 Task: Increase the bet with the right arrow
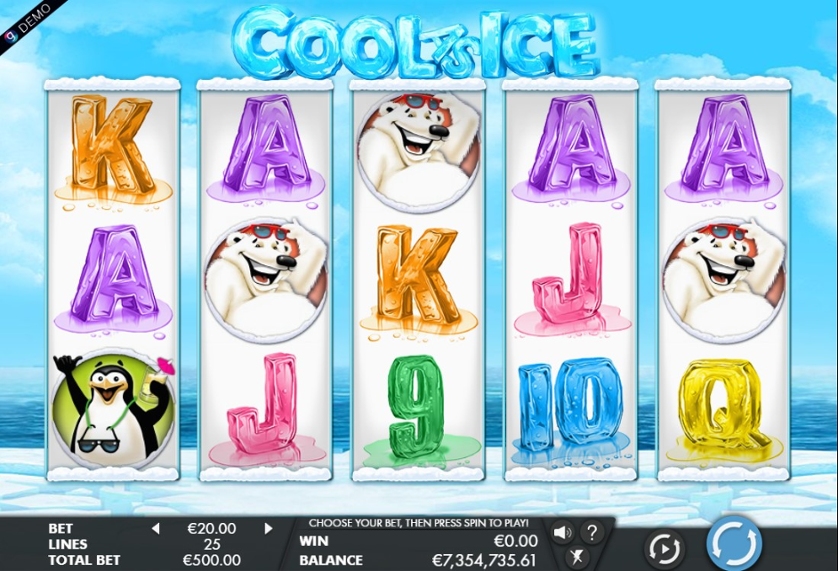[268, 528]
